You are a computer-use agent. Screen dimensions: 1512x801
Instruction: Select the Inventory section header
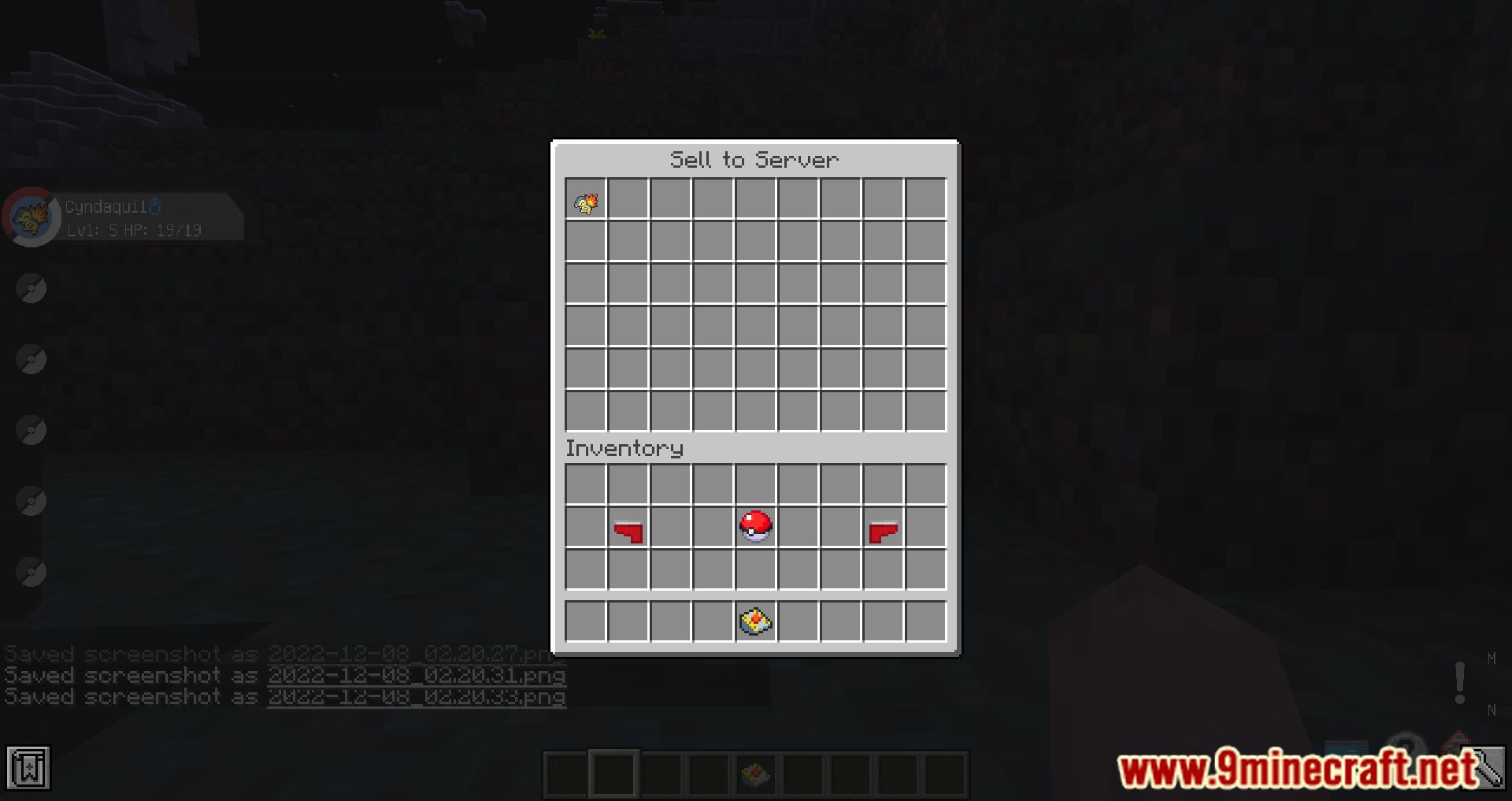point(624,447)
